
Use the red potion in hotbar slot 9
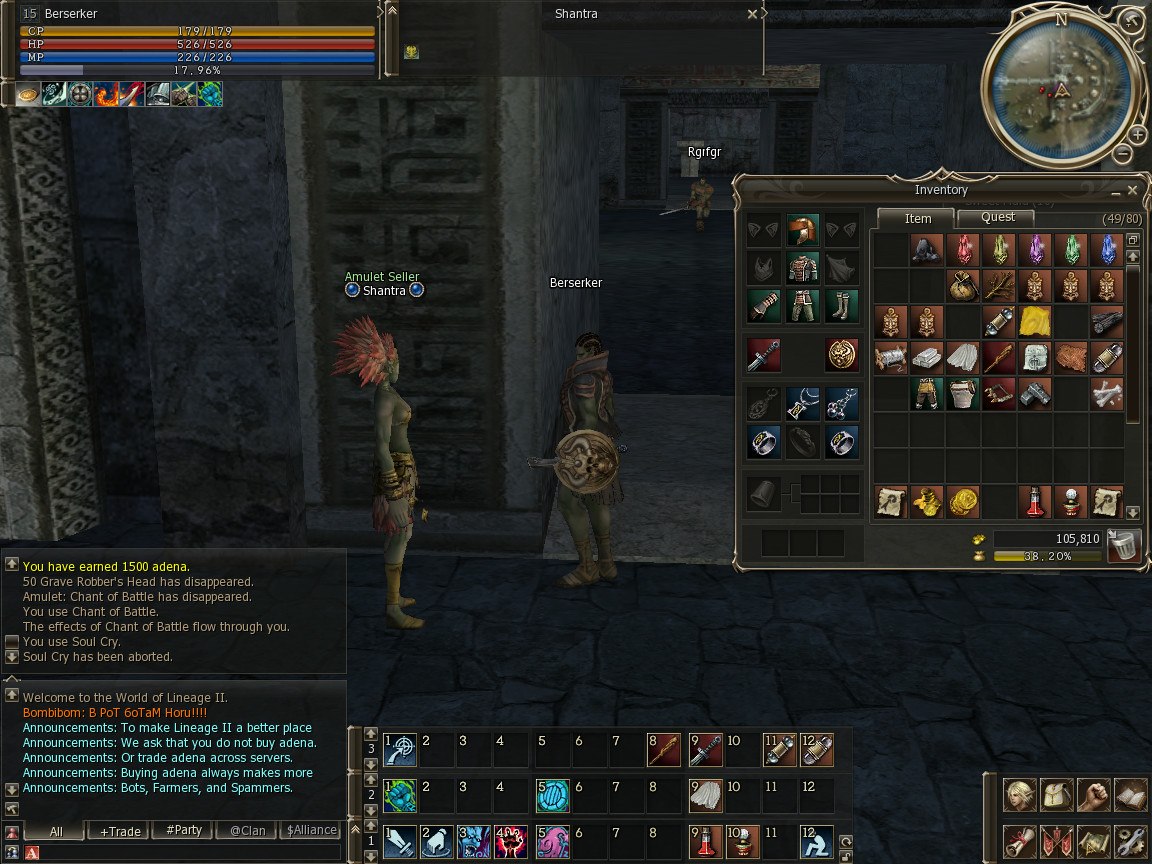point(705,838)
